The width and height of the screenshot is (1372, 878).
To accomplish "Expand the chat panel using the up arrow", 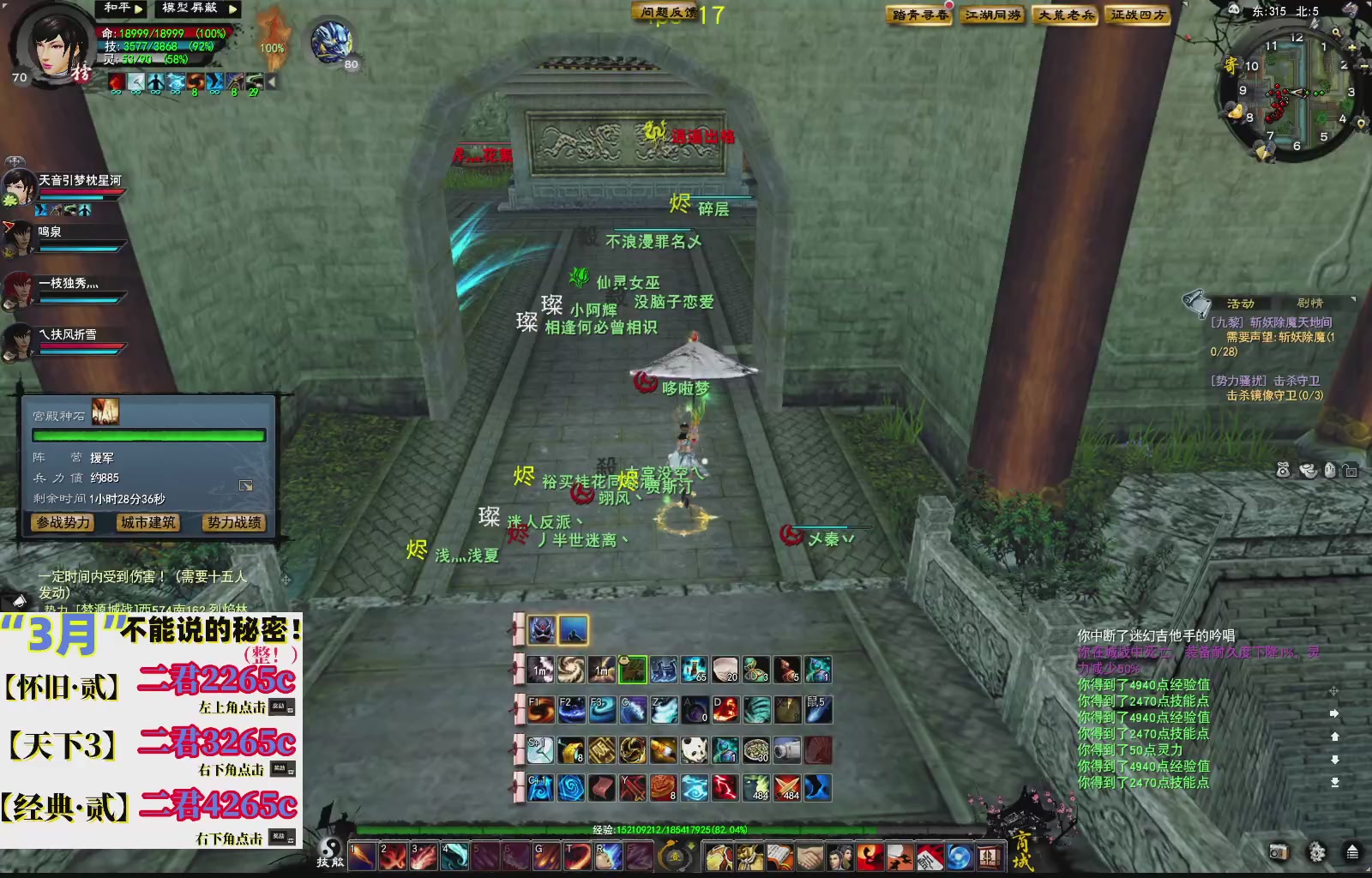I will 1334,737.
